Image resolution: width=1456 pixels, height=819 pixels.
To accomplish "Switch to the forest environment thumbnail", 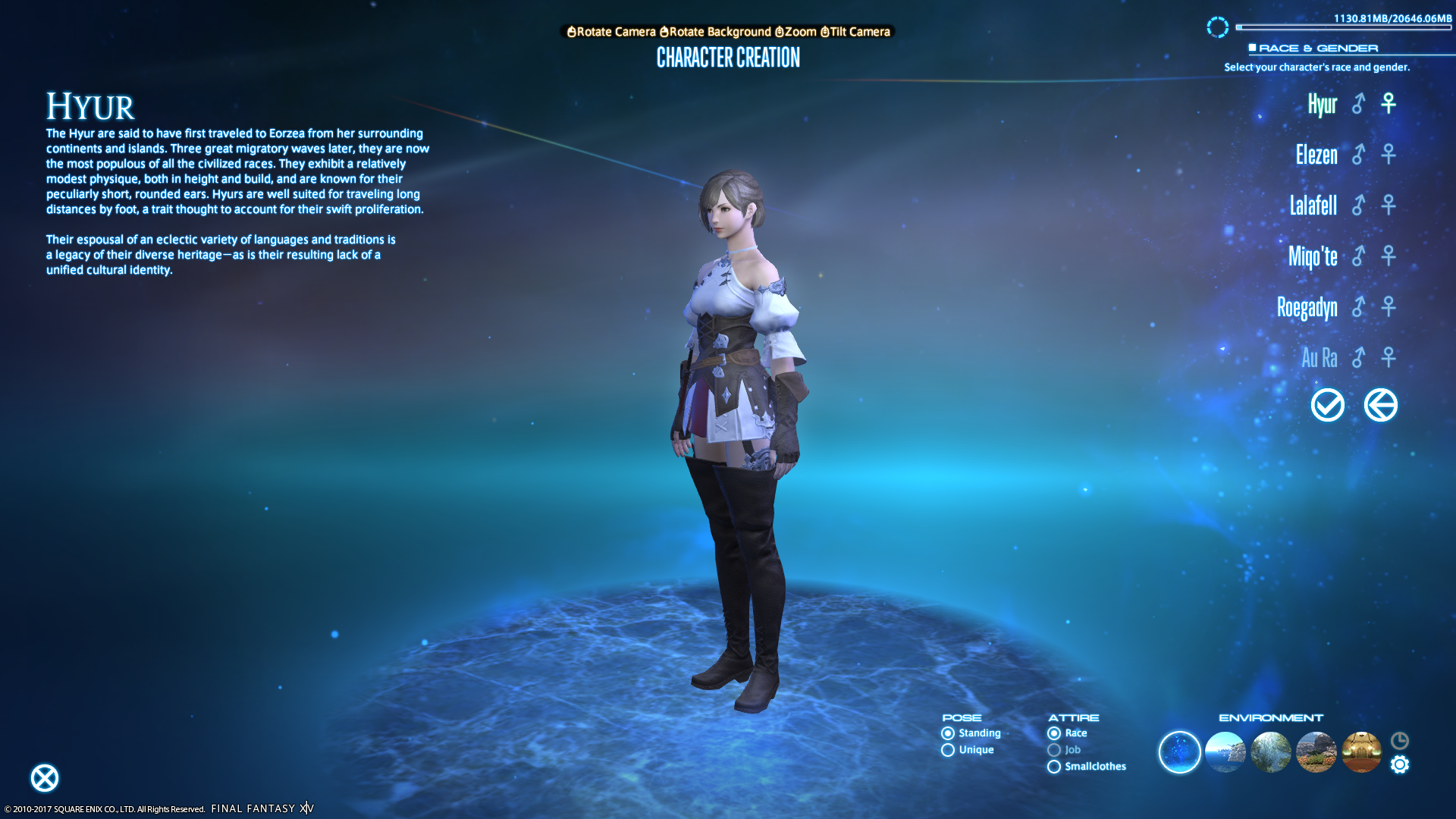I will (1270, 752).
